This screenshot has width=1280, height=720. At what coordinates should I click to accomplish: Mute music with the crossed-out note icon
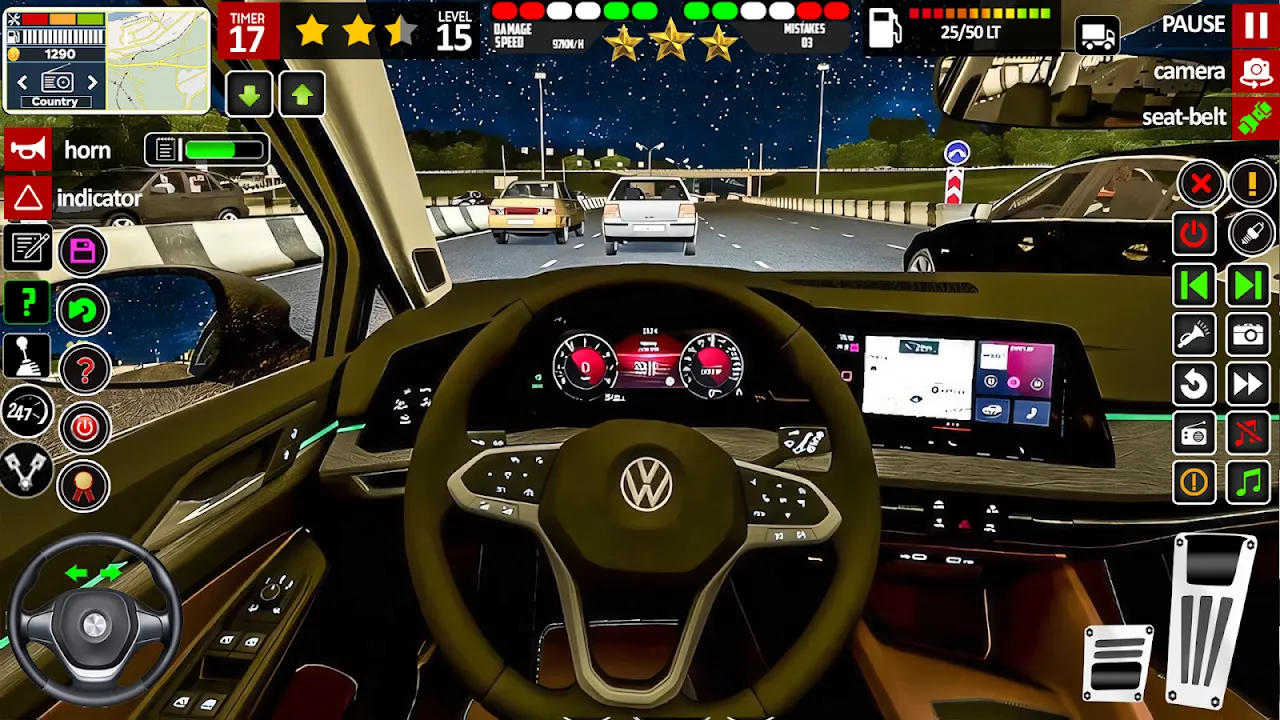tap(1248, 433)
